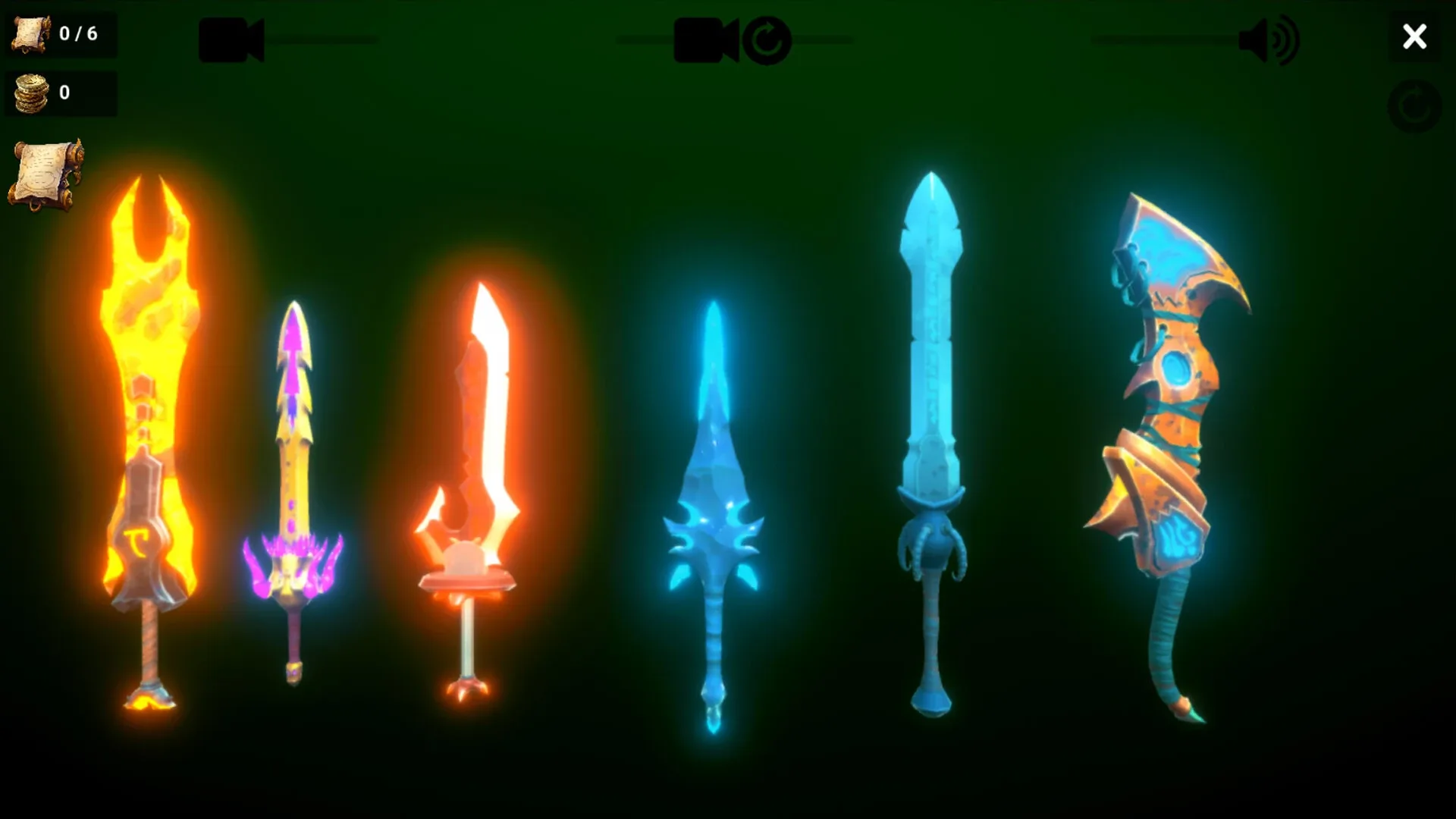This screenshot has height=819, width=1456.
Task: Expand the coin balance display
Action: click(61, 93)
